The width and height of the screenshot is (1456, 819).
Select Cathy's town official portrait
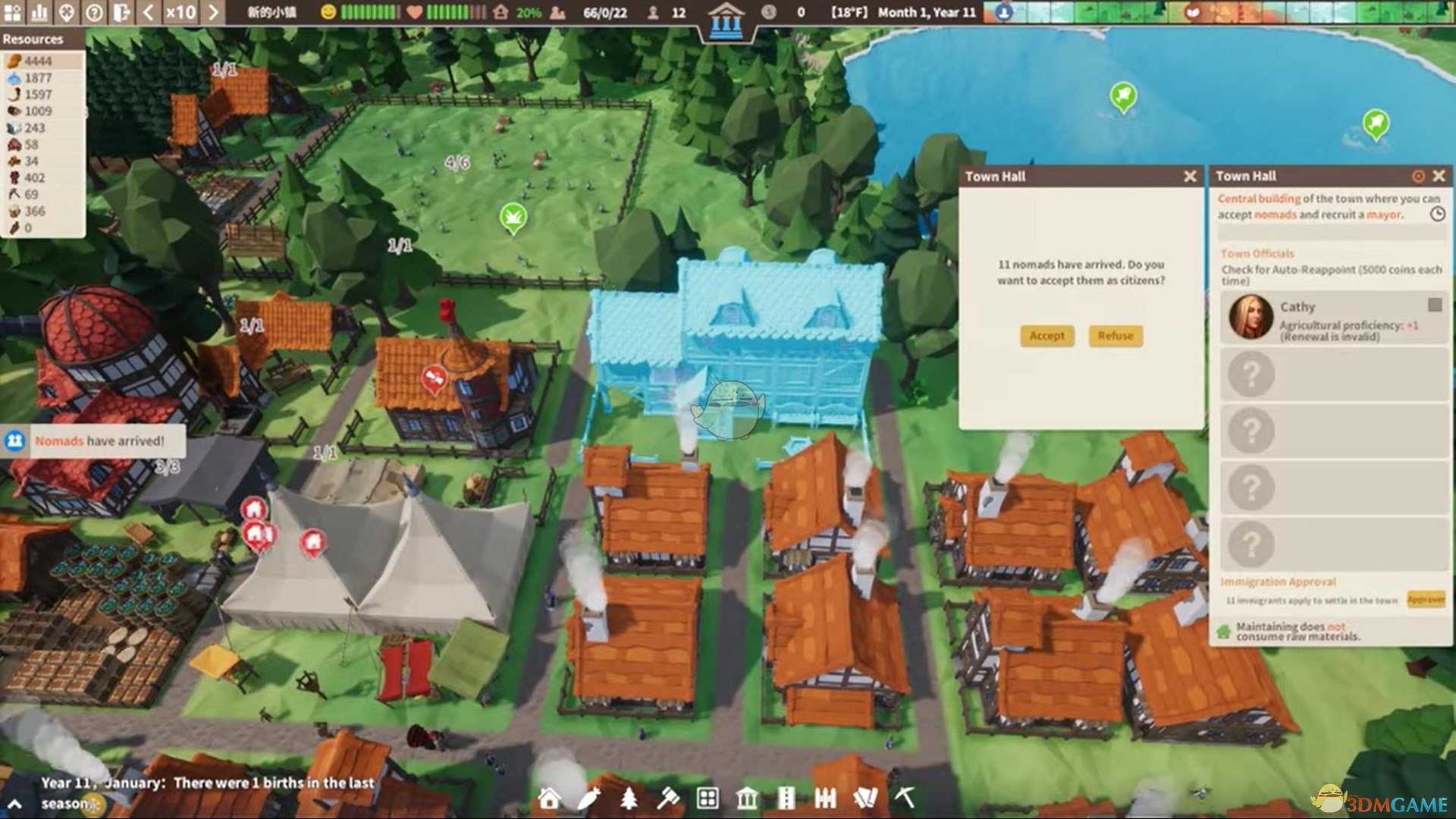pyautogui.click(x=1250, y=317)
